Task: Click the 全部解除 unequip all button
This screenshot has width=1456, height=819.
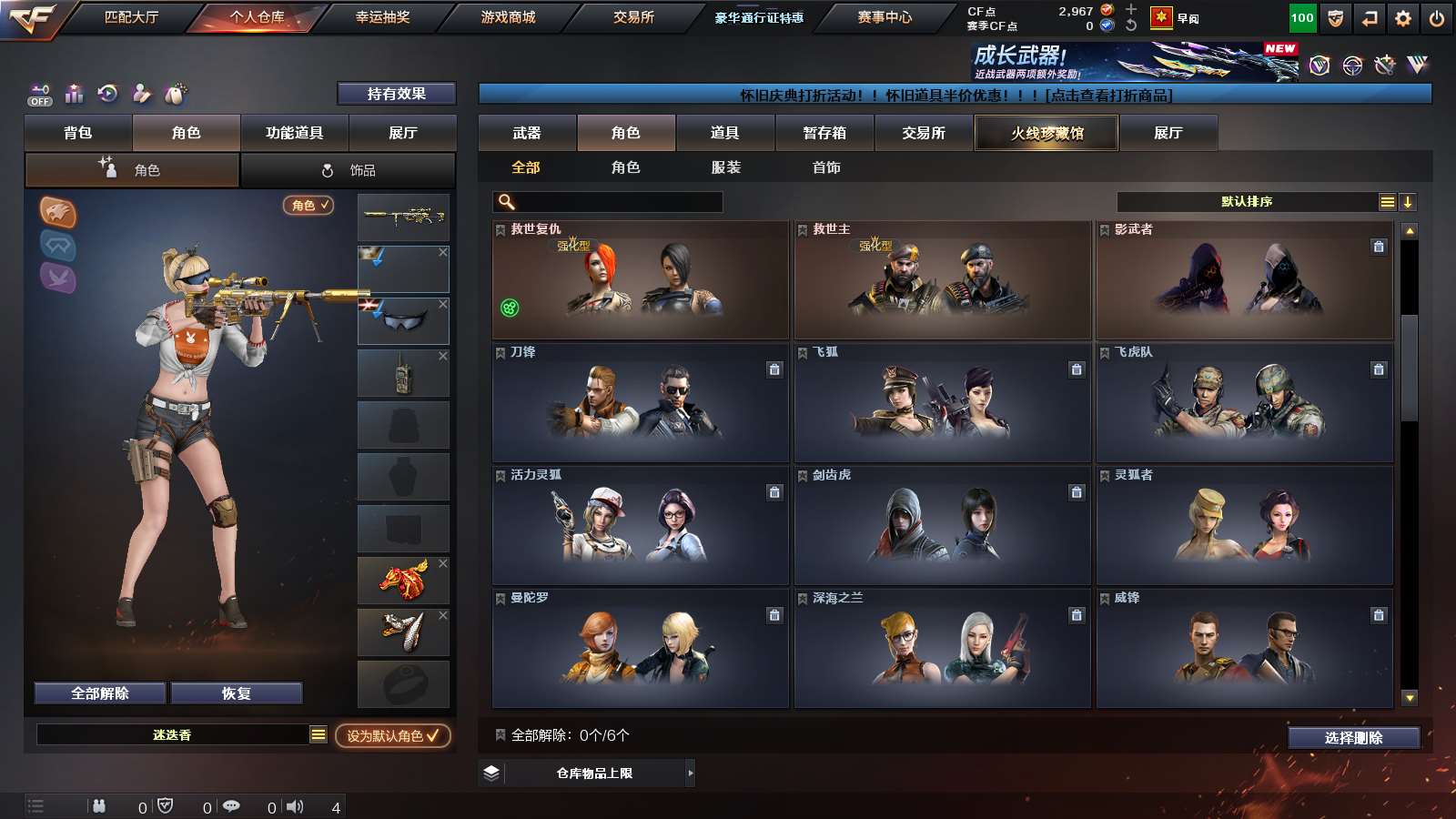Action: pos(100,693)
